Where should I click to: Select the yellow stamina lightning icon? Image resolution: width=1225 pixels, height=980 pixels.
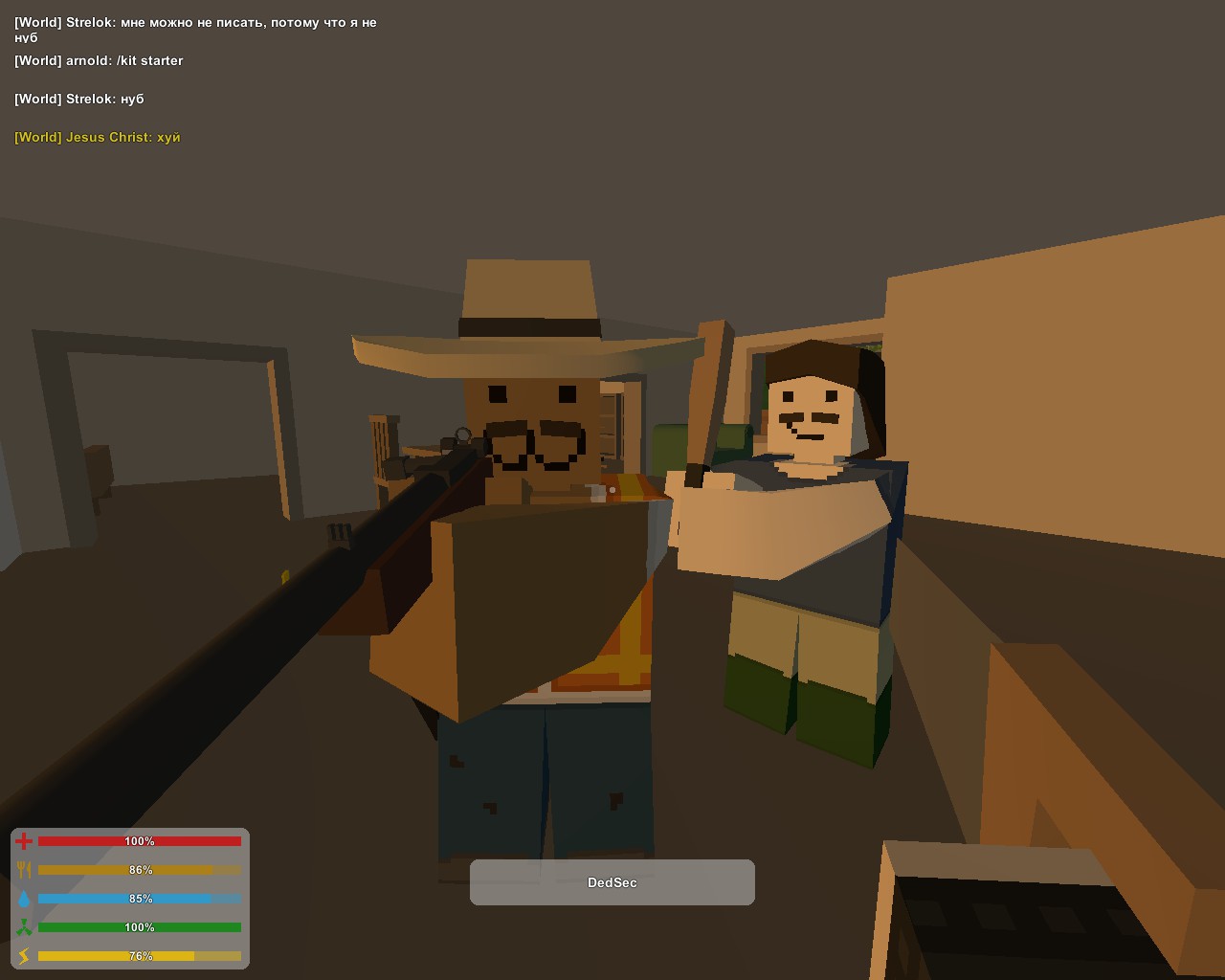tap(24, 955)
